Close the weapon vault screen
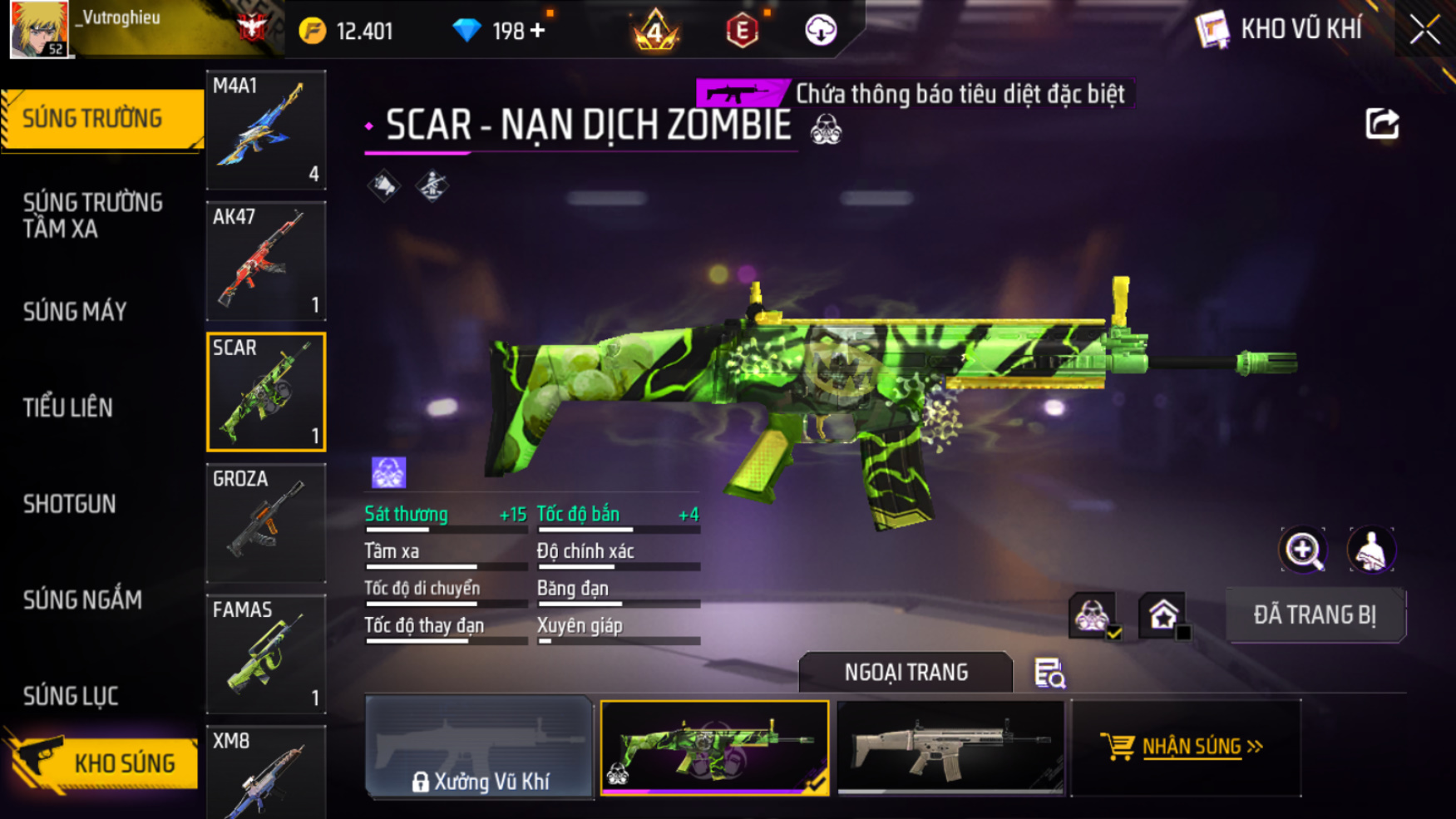This screenshot has width=1456, height=819. tap(1424, 30)
